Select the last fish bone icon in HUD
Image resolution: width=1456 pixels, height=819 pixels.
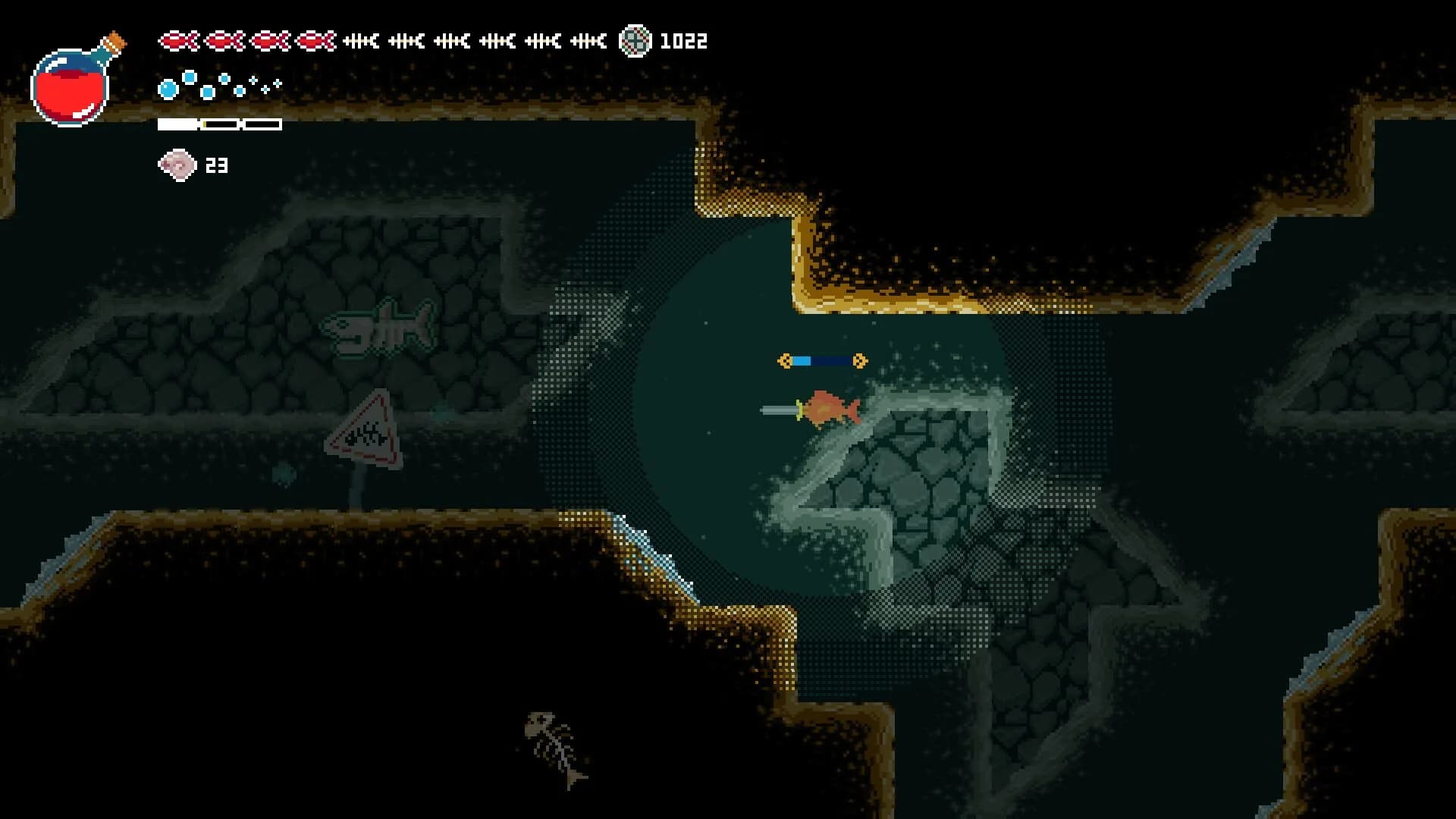588,40
